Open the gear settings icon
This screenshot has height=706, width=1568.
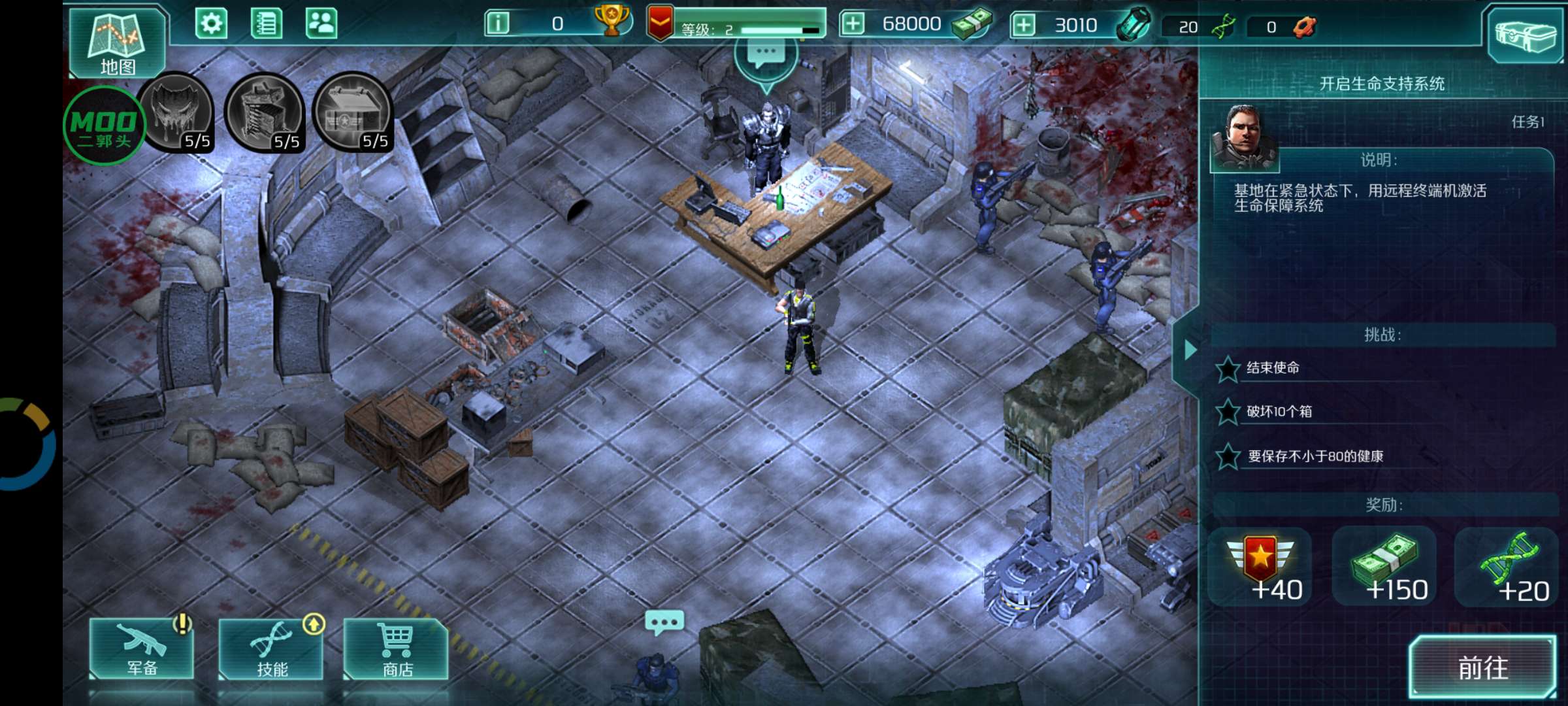[x=211, y=24]
